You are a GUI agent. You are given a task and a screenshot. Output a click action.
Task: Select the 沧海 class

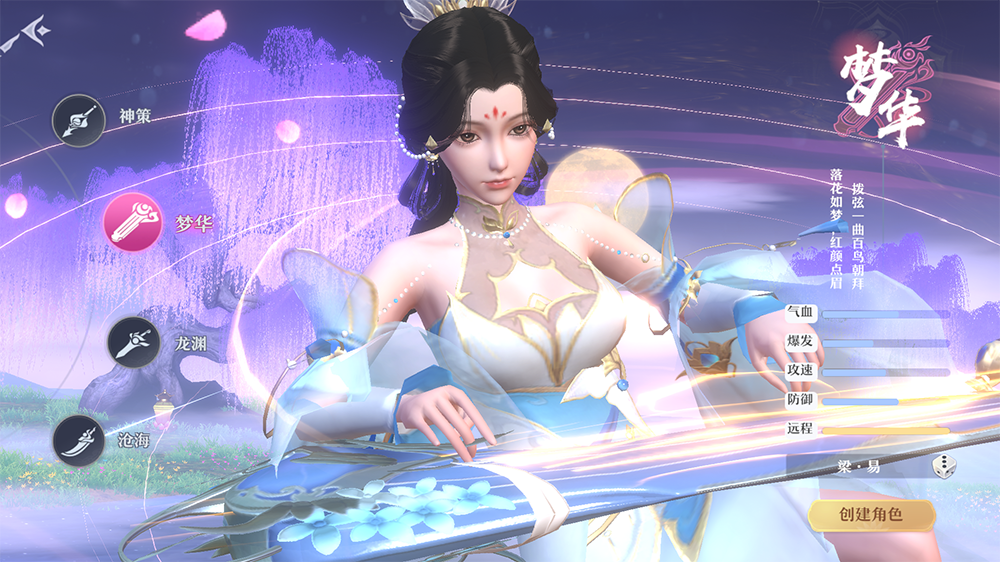tap(79, 440)
